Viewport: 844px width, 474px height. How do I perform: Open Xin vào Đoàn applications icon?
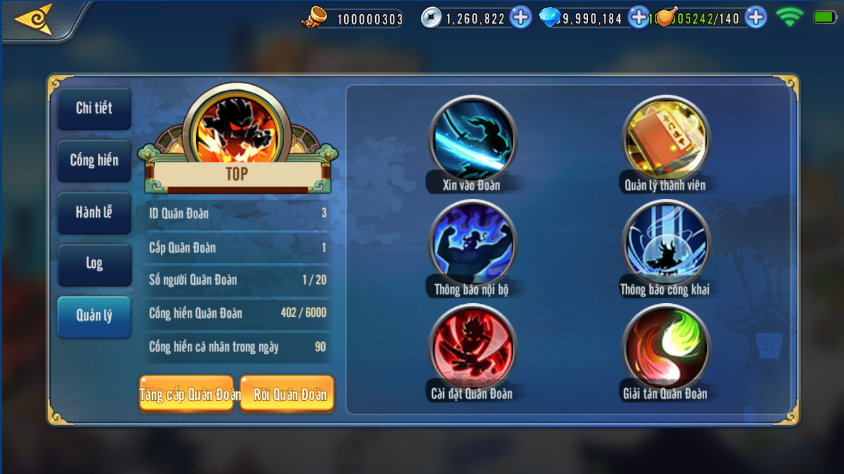click(472, 139)
